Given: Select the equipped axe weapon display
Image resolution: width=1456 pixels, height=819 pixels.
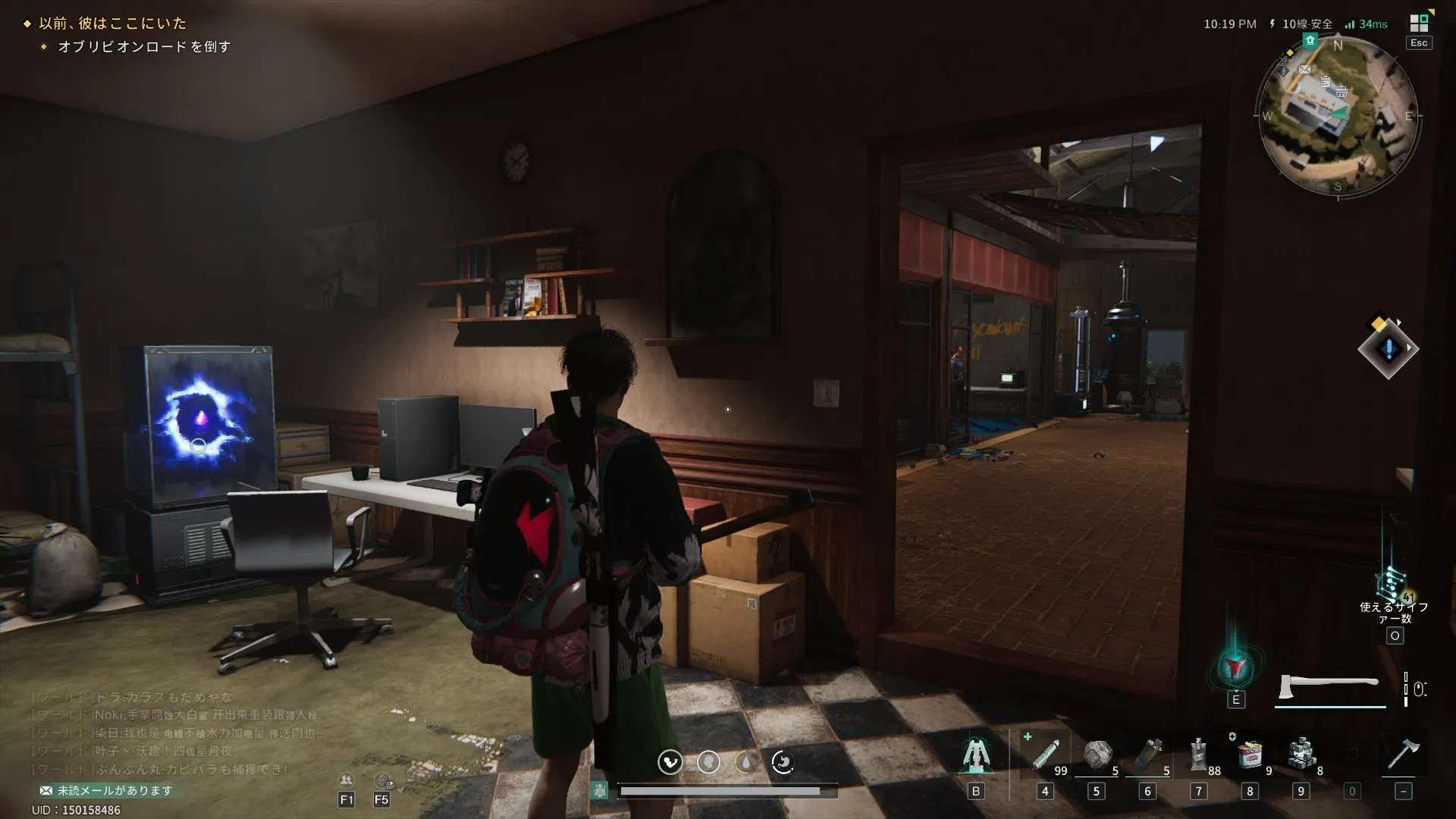Looking at the screenshot, I should pos(1329,687).
